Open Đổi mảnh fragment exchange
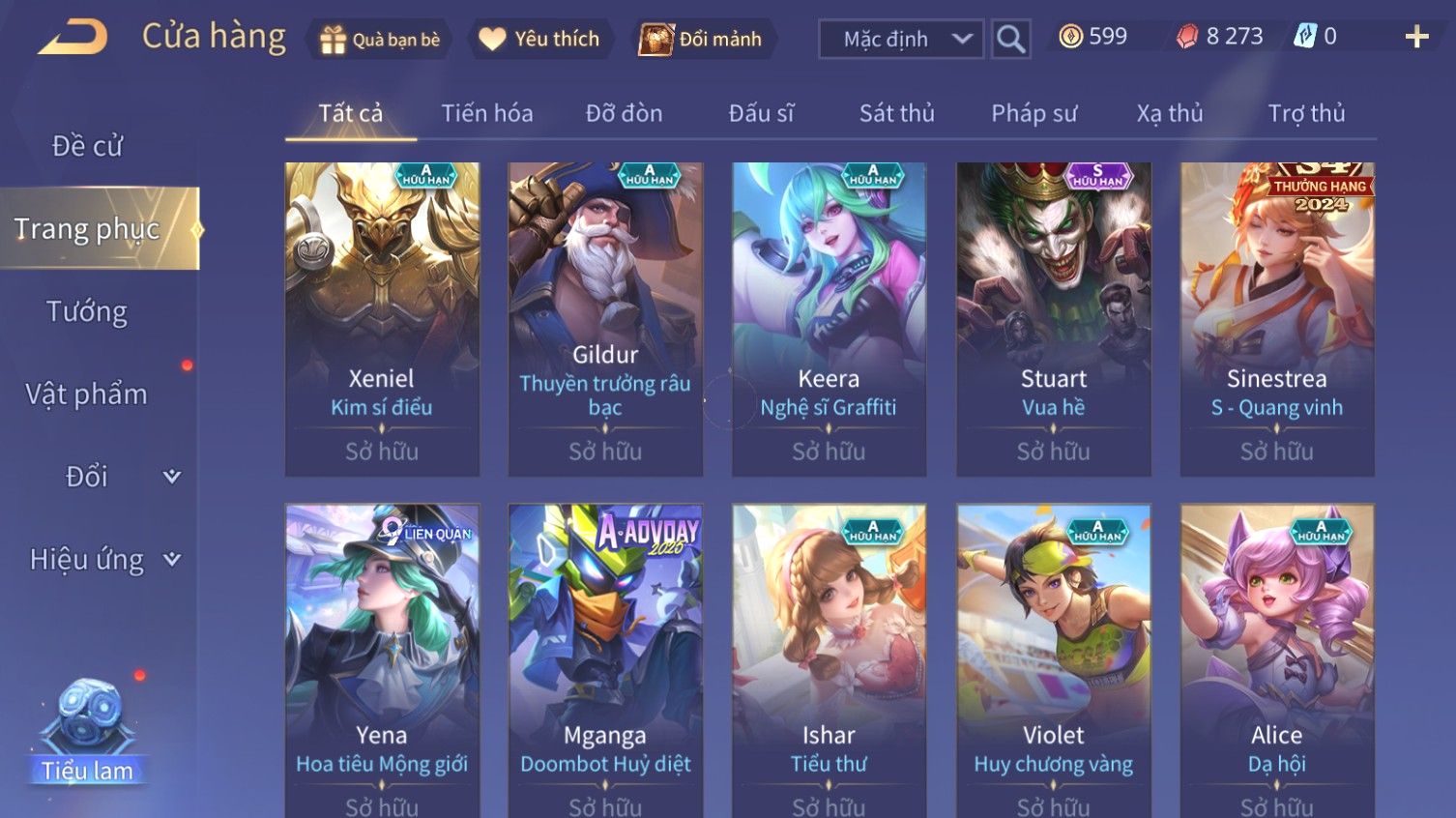 tap(701, 40)
